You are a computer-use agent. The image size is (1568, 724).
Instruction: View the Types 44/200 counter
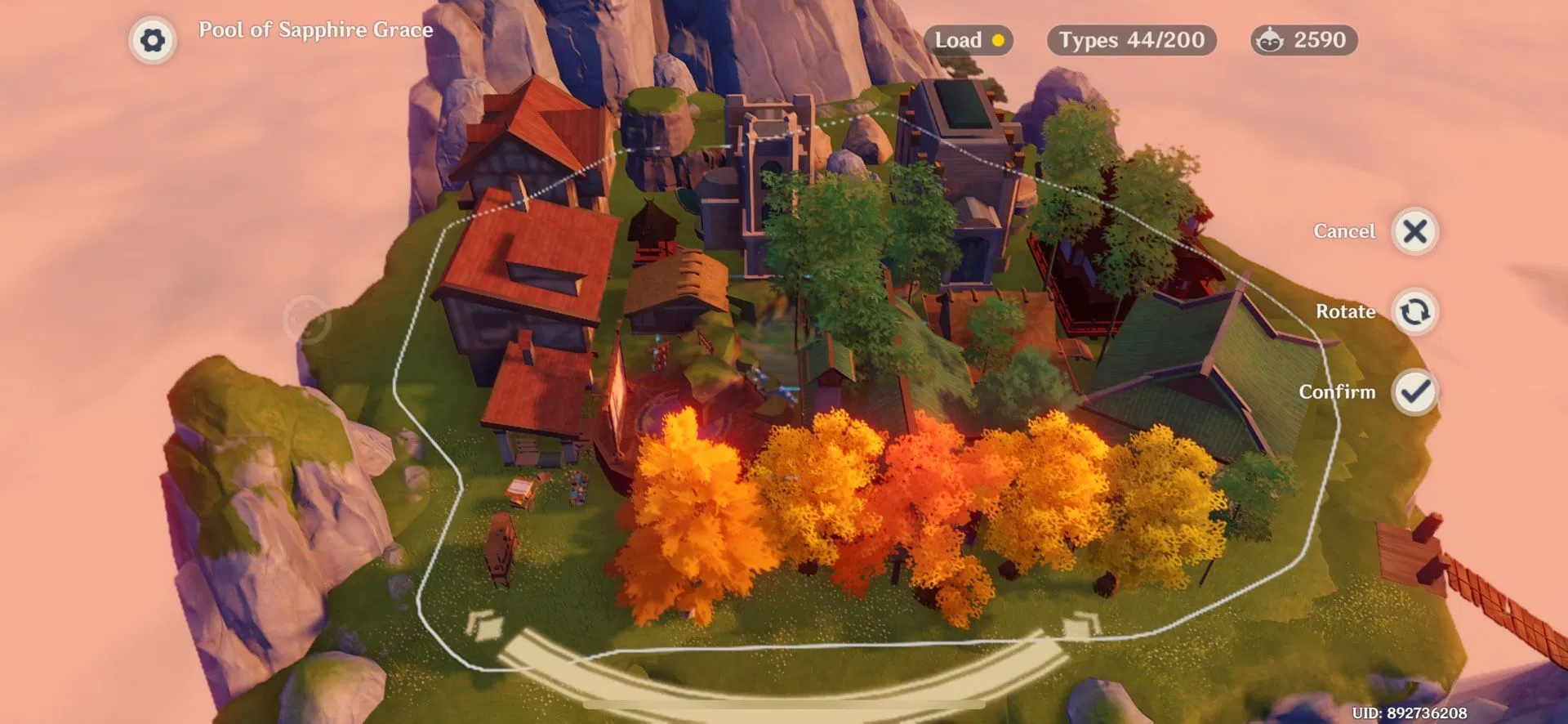[x=1131, y=40]
